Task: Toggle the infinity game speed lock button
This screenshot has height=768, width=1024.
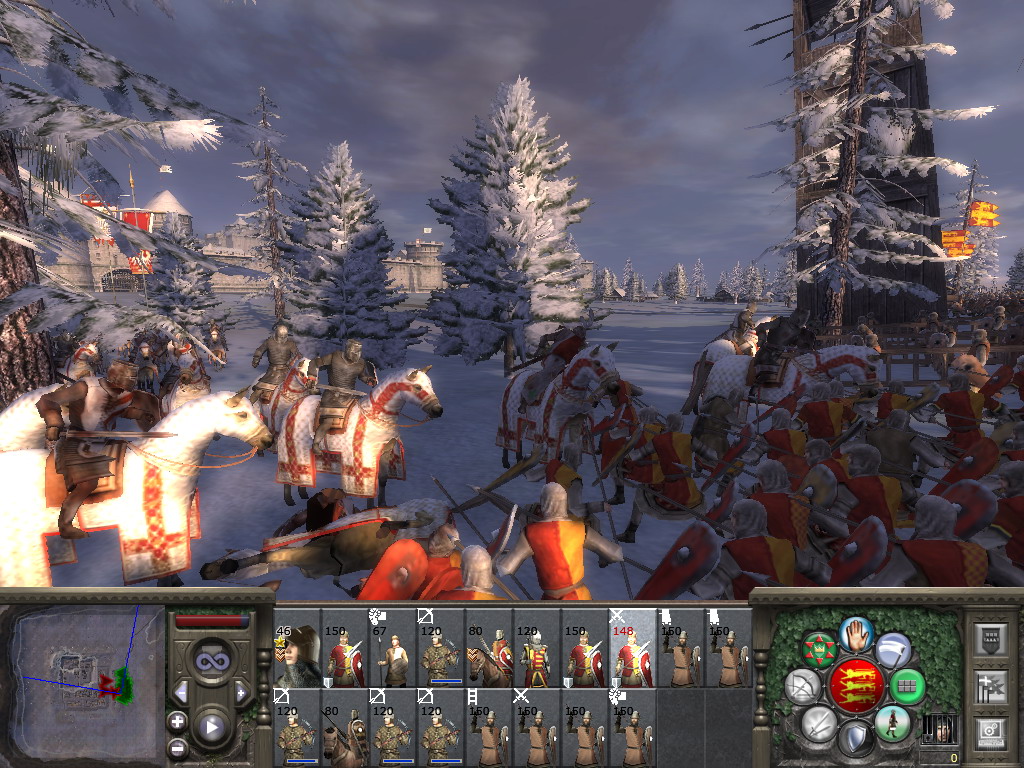Action: tap(211, 661)
